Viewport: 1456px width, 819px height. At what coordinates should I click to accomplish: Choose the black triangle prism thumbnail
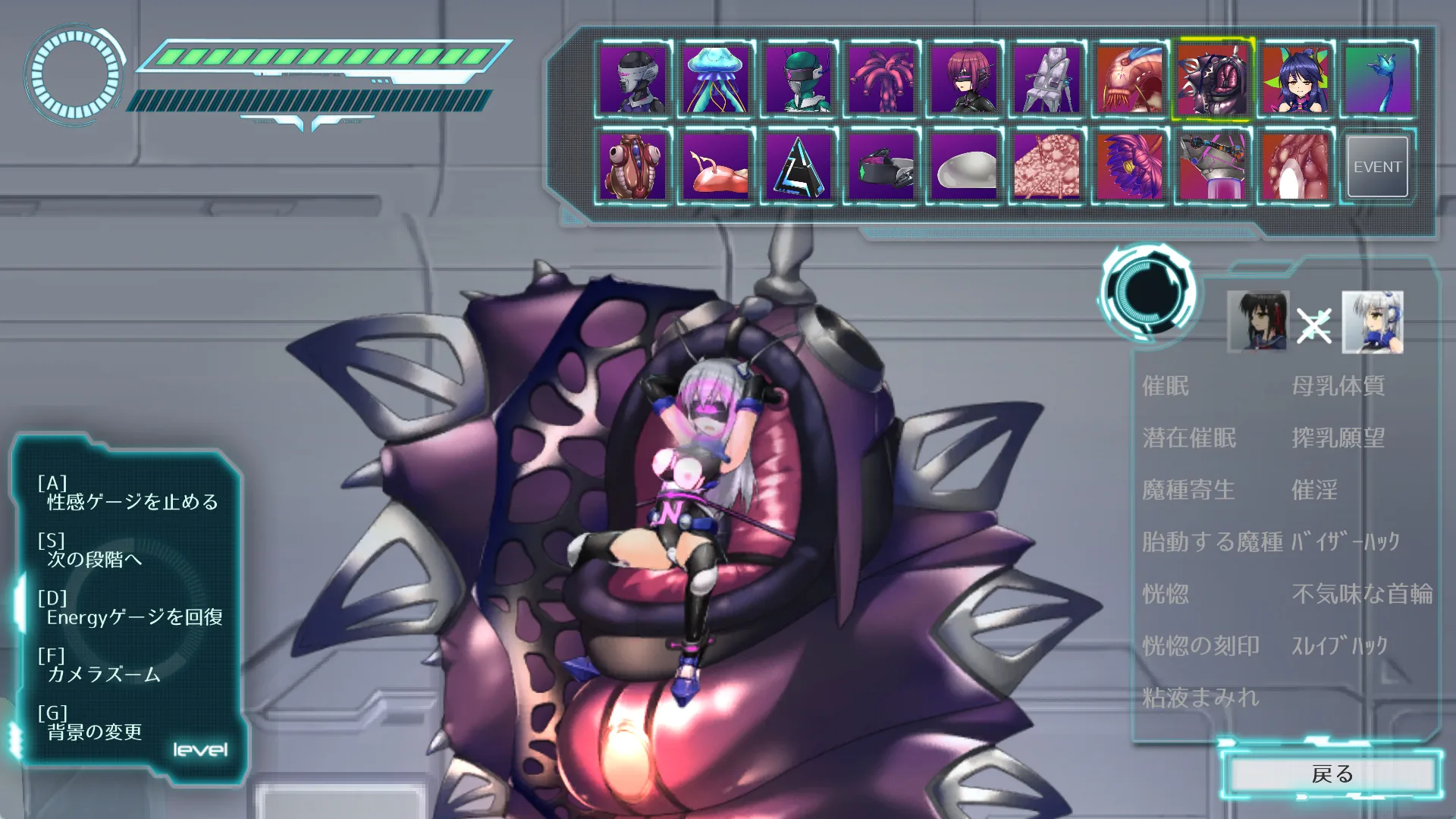[799, 167]
